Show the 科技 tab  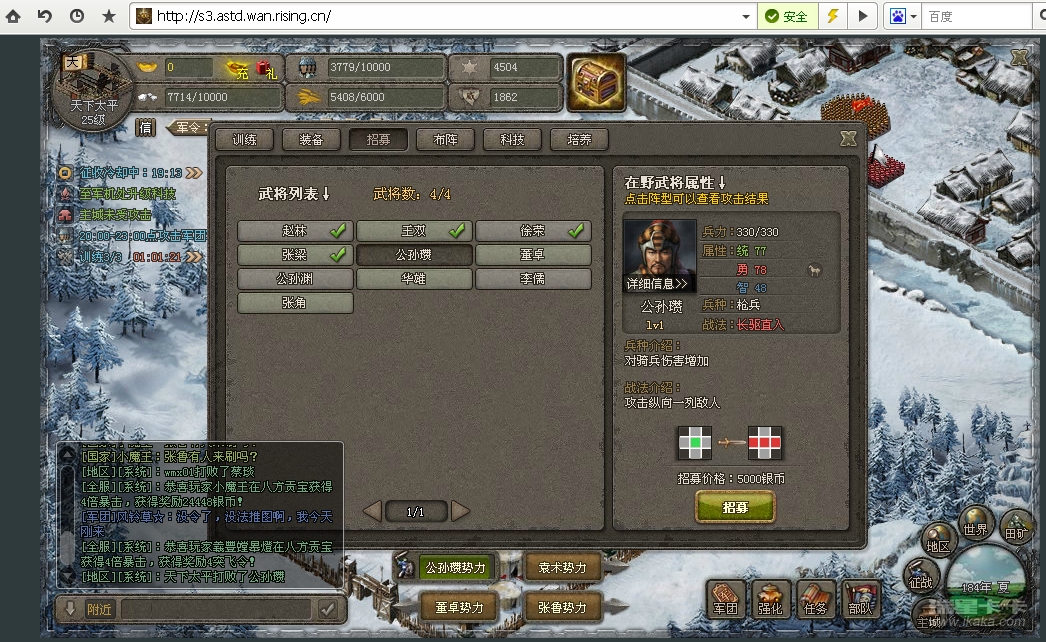tap(512, 140)
